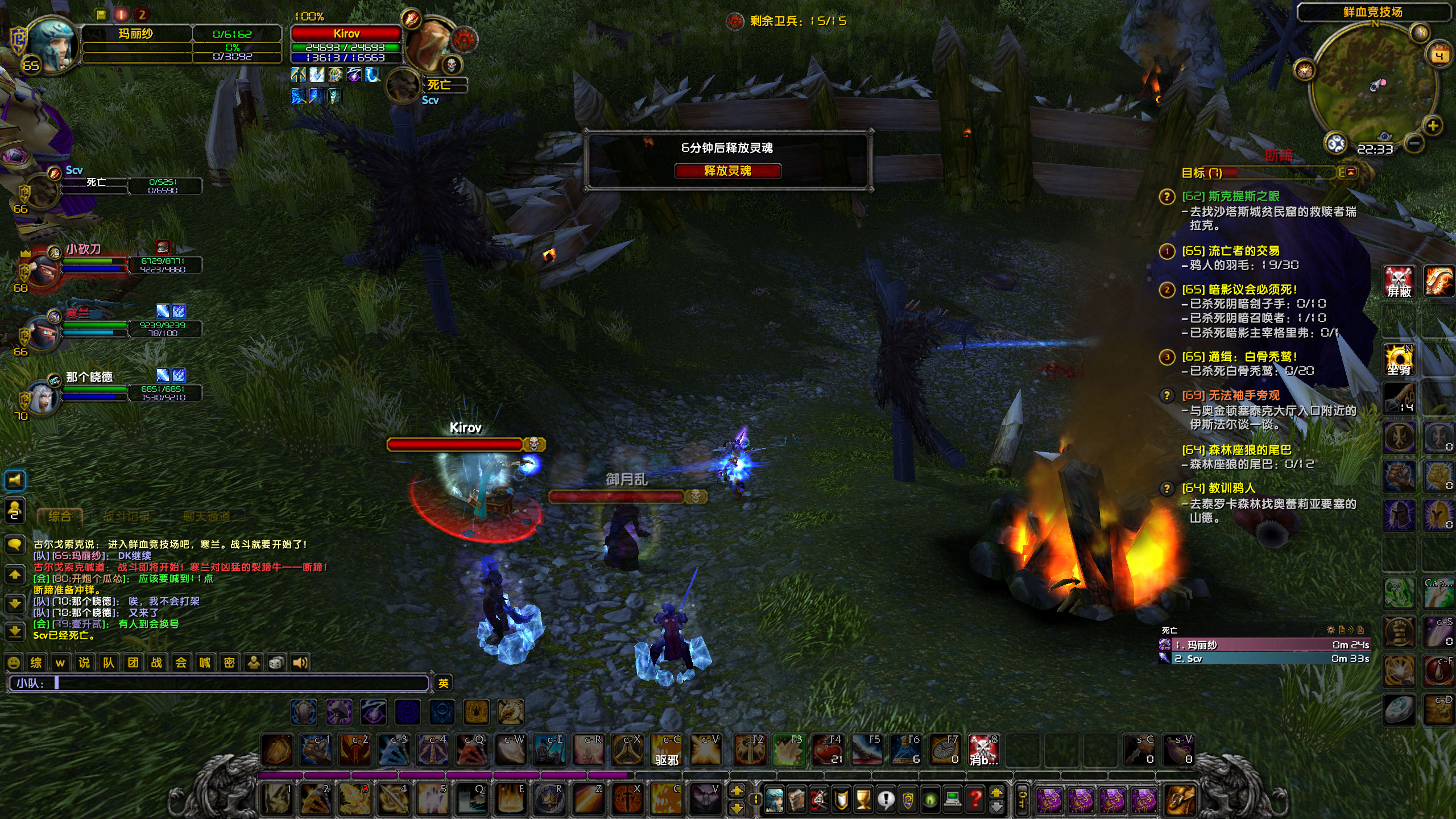Switch the 英 input language toggle

coord(444,684)
